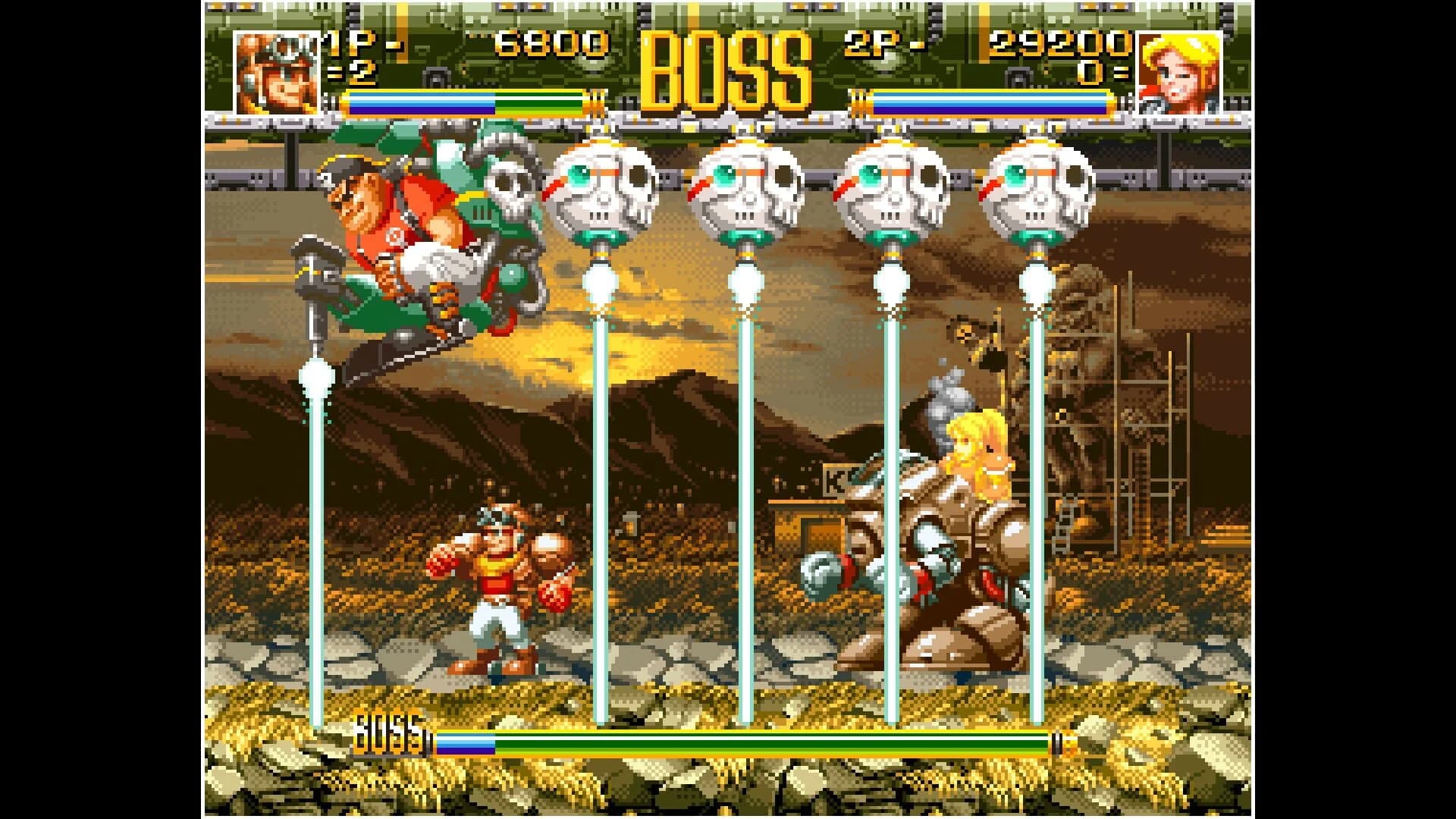The width and height of the screenshot is (1456, 819).
Task: Click the leftmost skull drone enemy
Action: pos(607,190)
